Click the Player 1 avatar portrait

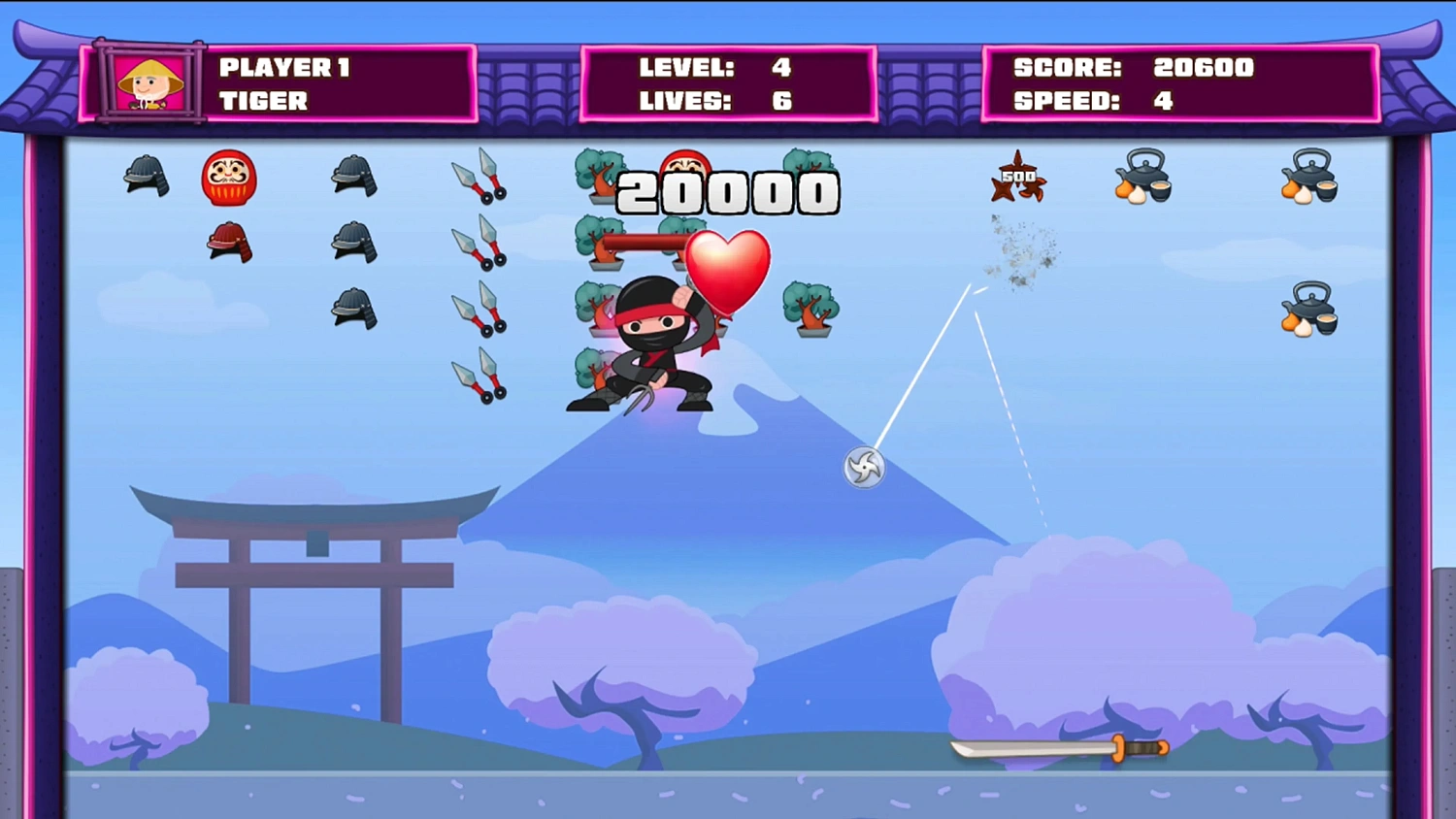click(x=148, y=83)
